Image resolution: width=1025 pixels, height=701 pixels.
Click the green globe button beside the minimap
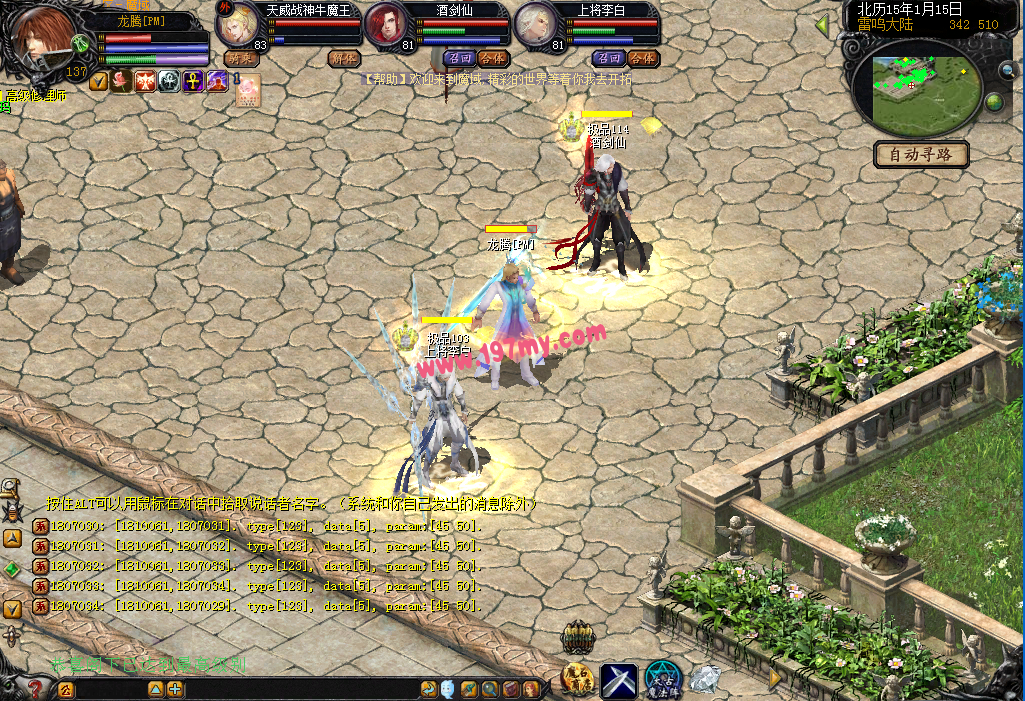[994, 103]
